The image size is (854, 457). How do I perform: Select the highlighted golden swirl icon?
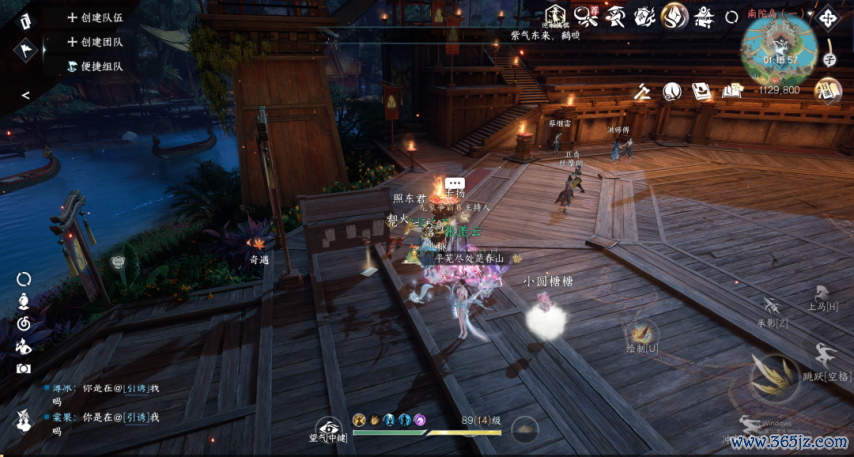tap(675, 15)
